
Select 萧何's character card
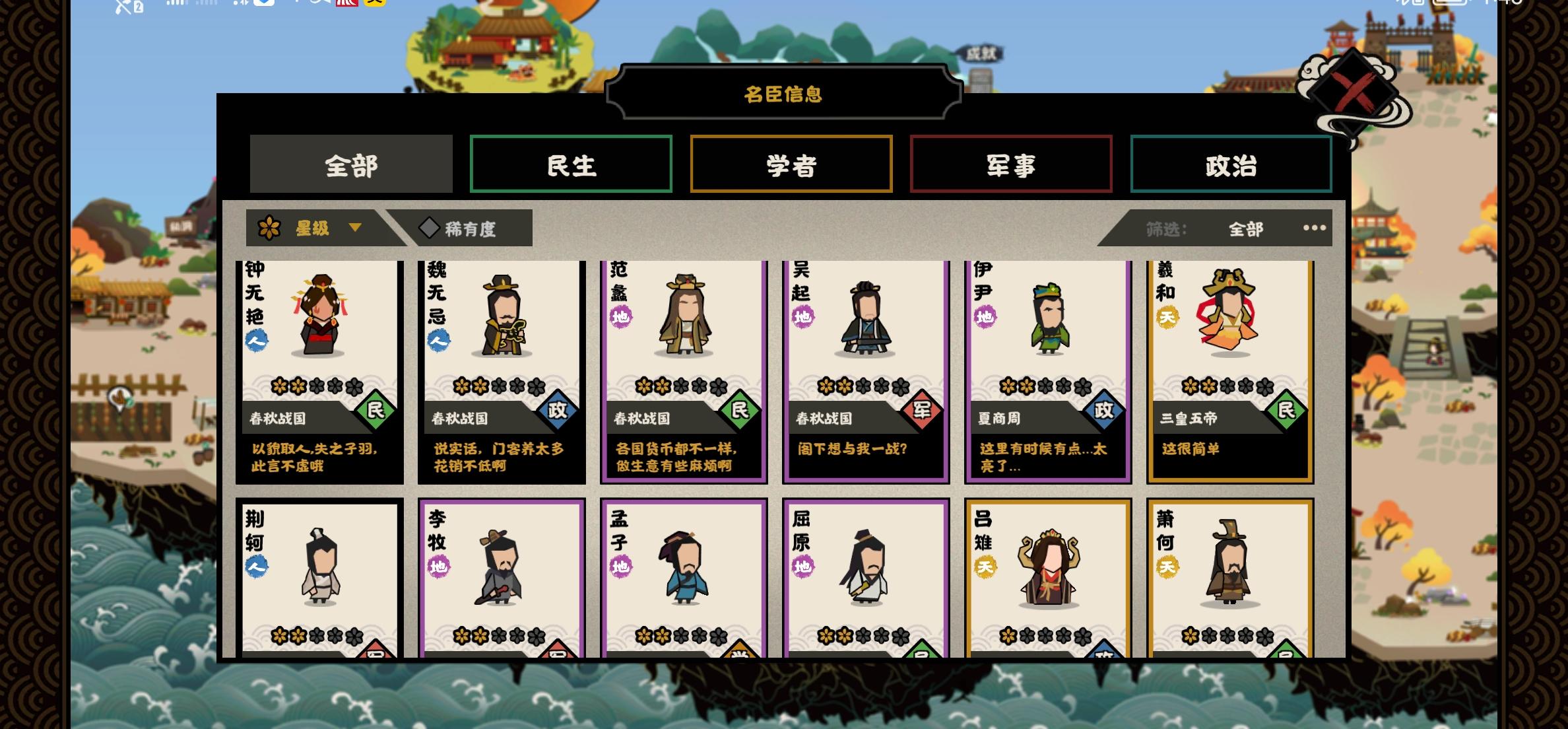tap(1229, 581)
